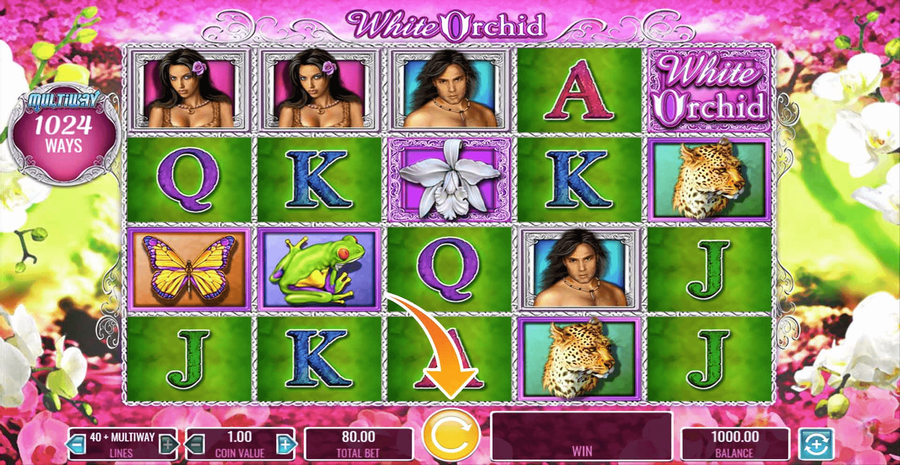This screenshot has width=900, height=465.
Task: Decrease the number of lines
Action: coord(78,443)
